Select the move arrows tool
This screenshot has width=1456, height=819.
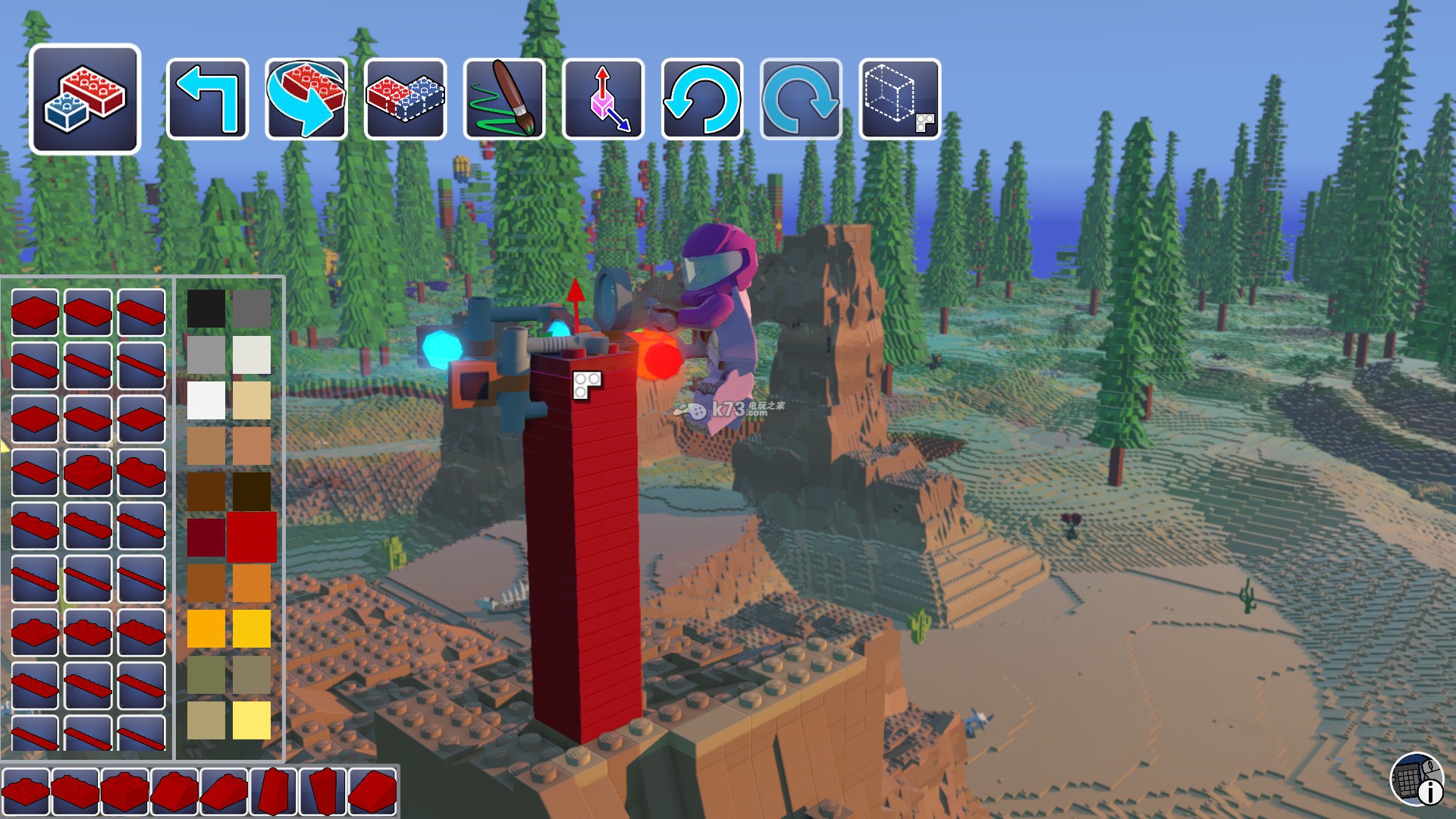(604, 99)
